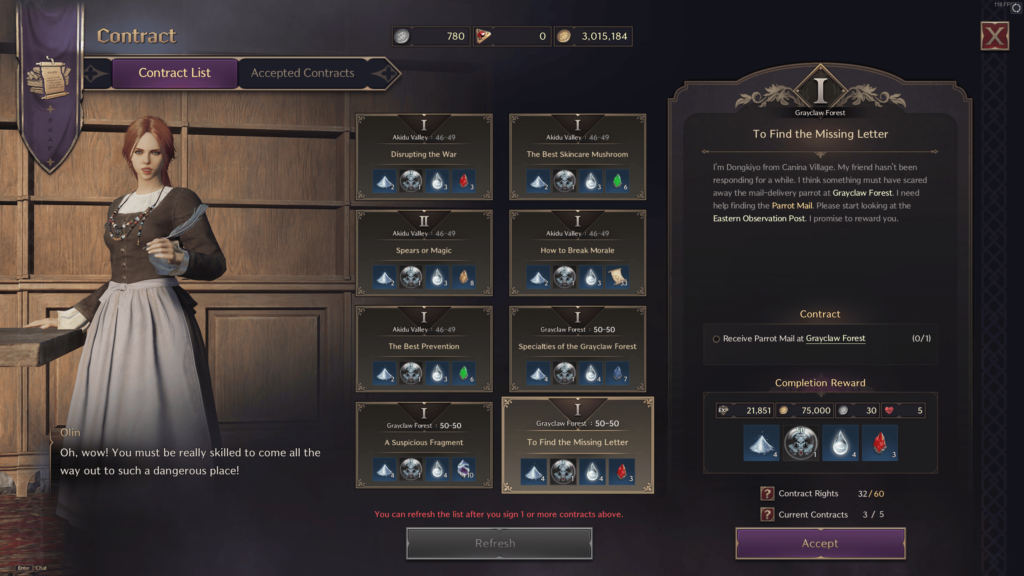The width and height of the screenshot is (1024, 576).
Task: Open Current Contracts help icon
Action: pos(767,514)
